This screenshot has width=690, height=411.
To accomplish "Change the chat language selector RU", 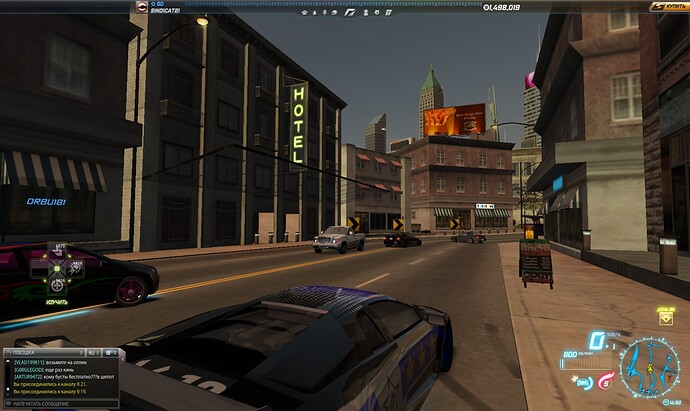I will click(x=92, y=352).
